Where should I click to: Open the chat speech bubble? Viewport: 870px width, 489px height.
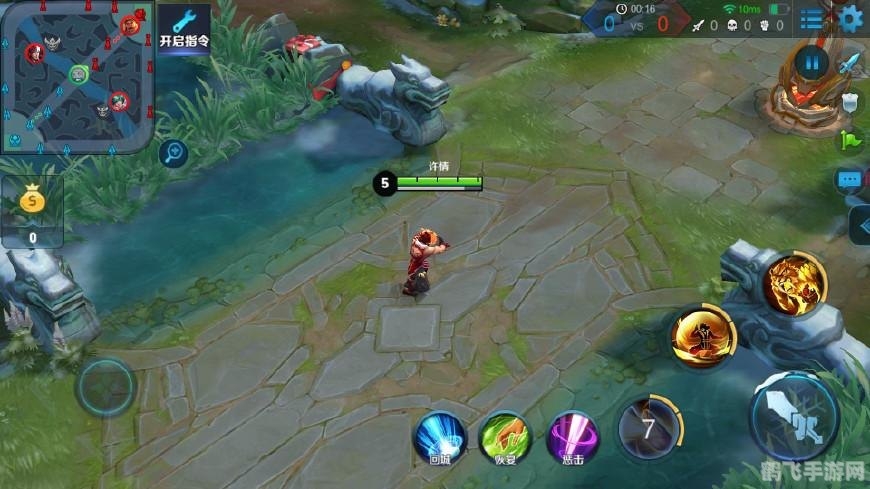[x=850, y=180]
